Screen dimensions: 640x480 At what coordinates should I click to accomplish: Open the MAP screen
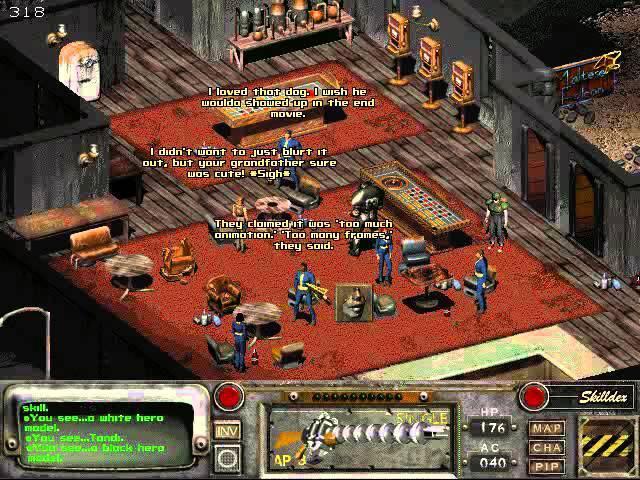[547, 429]
